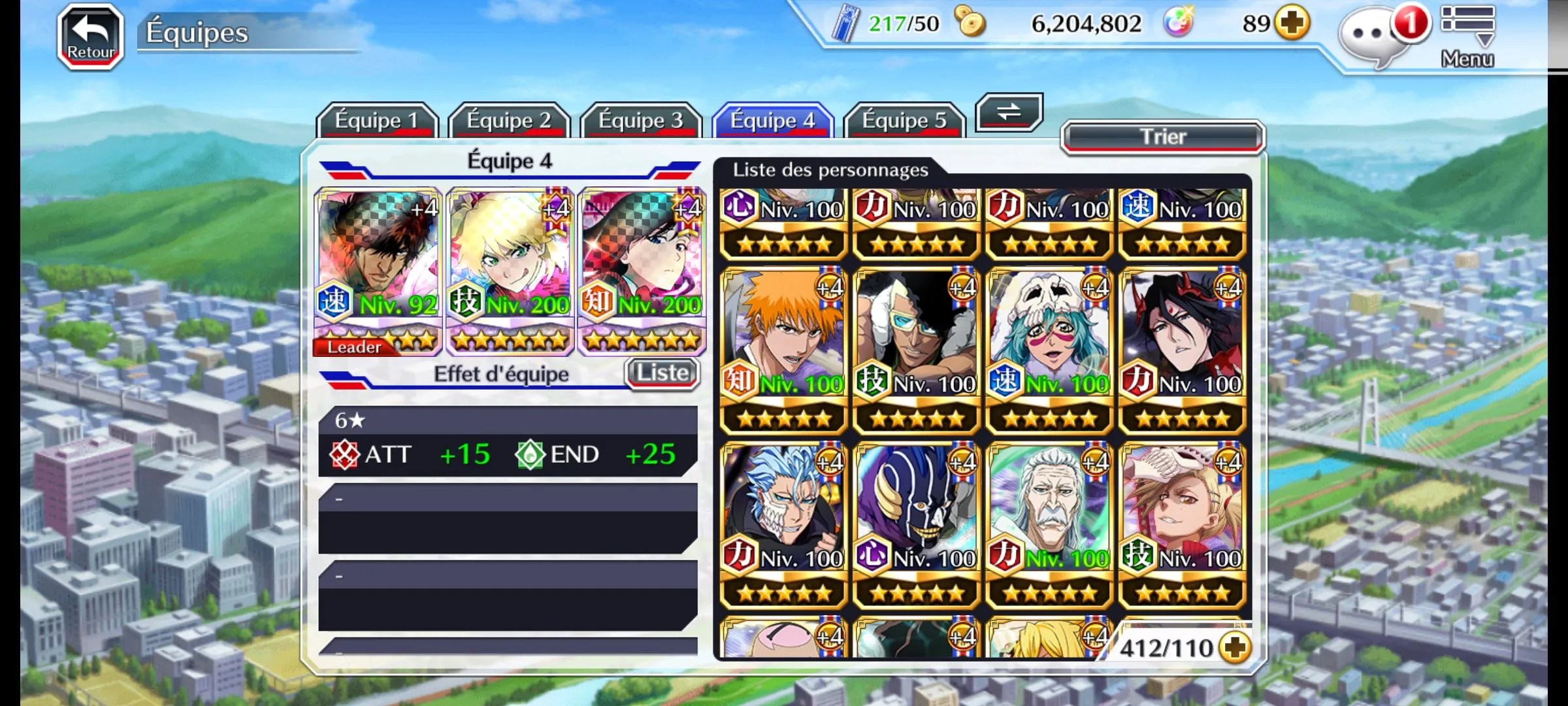Pick the blue-haired Grimmjow character card
The width and height of the screenshot is (1568, 706).
(783, 524)
